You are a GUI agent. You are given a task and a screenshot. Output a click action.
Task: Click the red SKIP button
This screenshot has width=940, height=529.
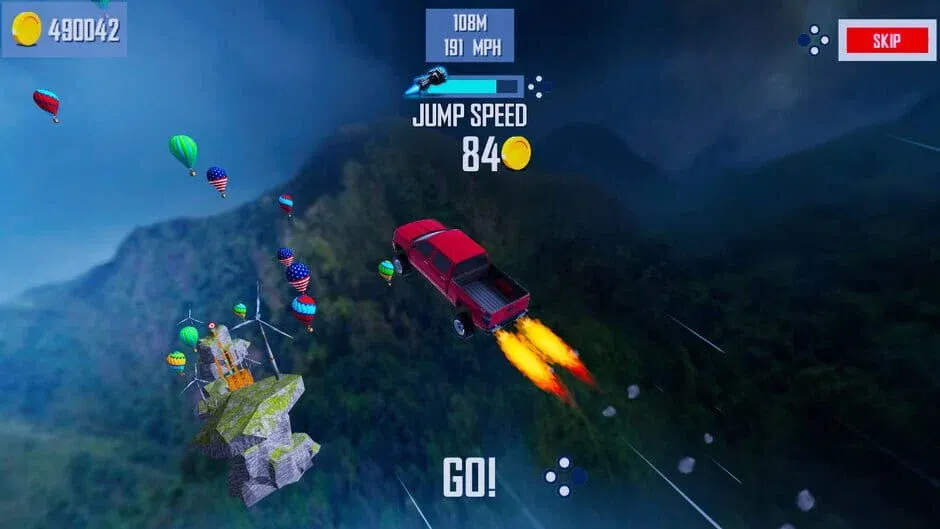coord(886,41)
